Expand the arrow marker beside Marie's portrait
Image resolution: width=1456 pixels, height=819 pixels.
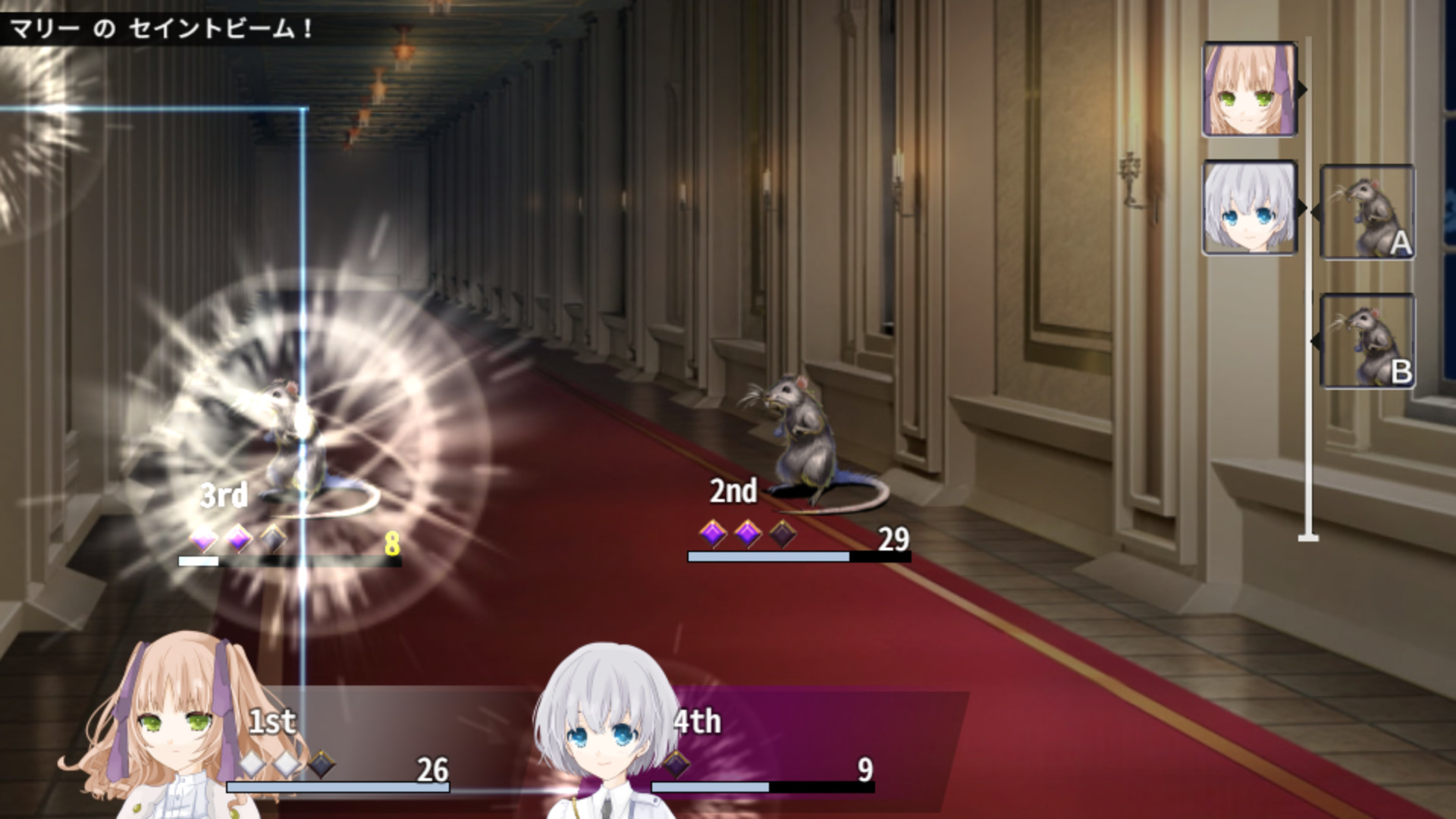pos(1301,91)
